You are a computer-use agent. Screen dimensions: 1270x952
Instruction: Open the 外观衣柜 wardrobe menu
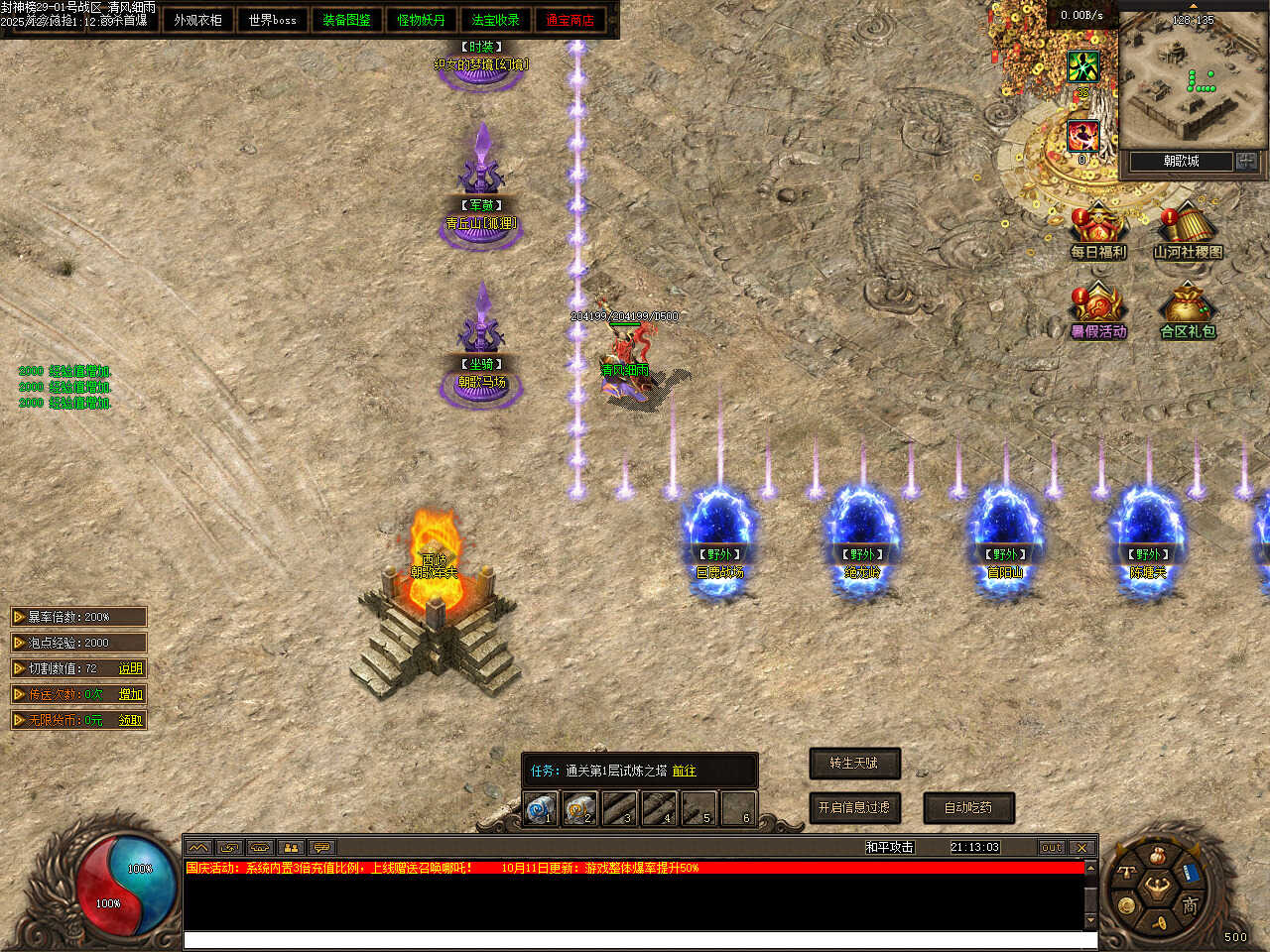(197, 20)
